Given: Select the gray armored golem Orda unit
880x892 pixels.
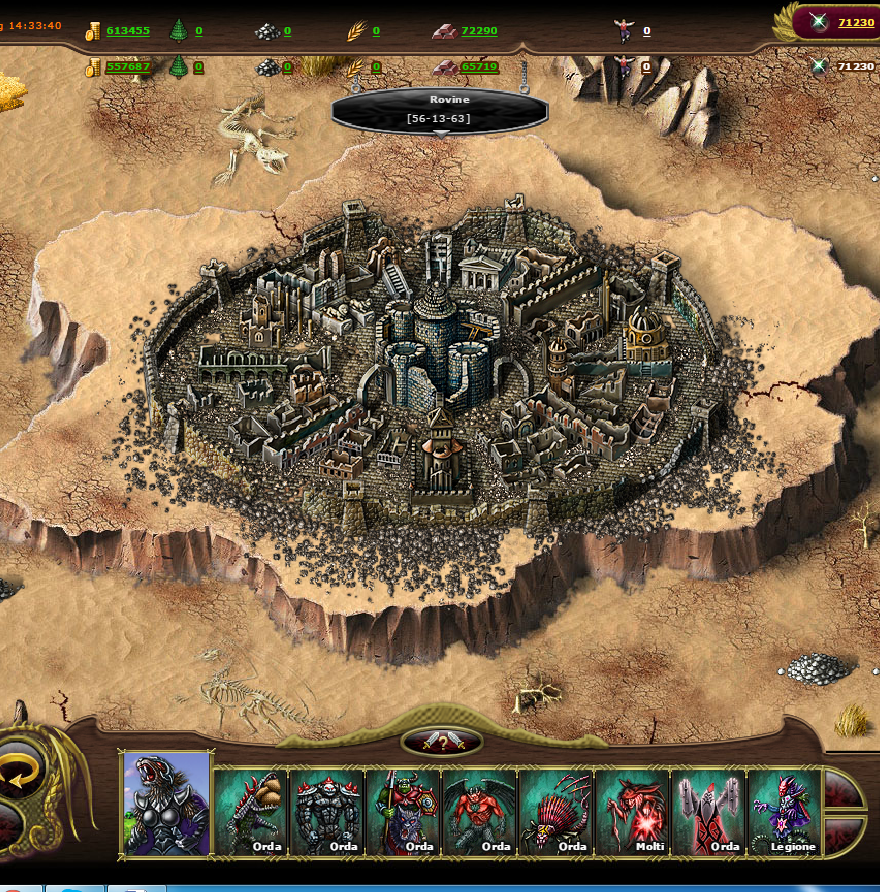Looking at the screenshot, I should point(328,812).
